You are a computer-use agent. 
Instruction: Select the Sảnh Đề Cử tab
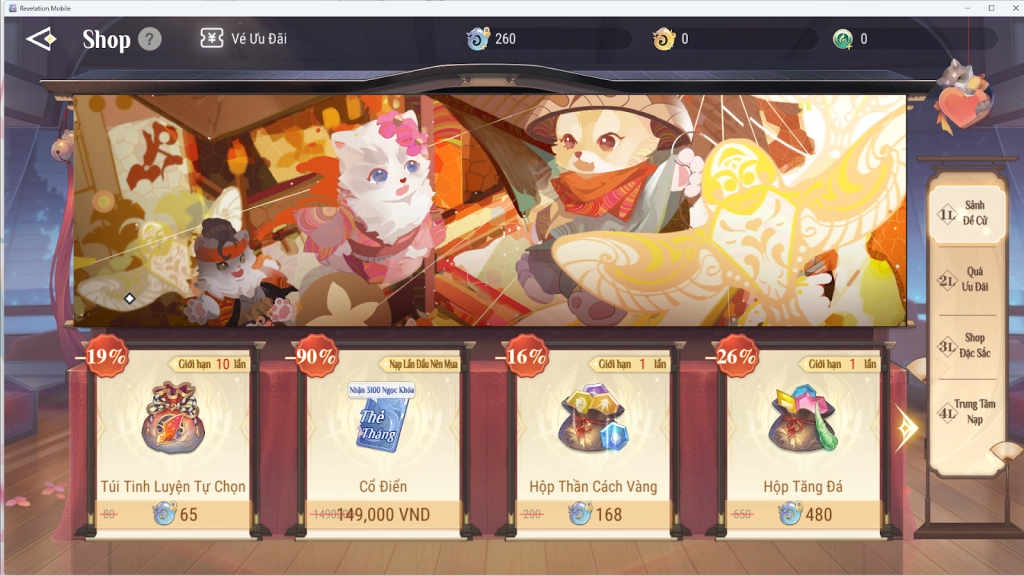click(964, 212)
